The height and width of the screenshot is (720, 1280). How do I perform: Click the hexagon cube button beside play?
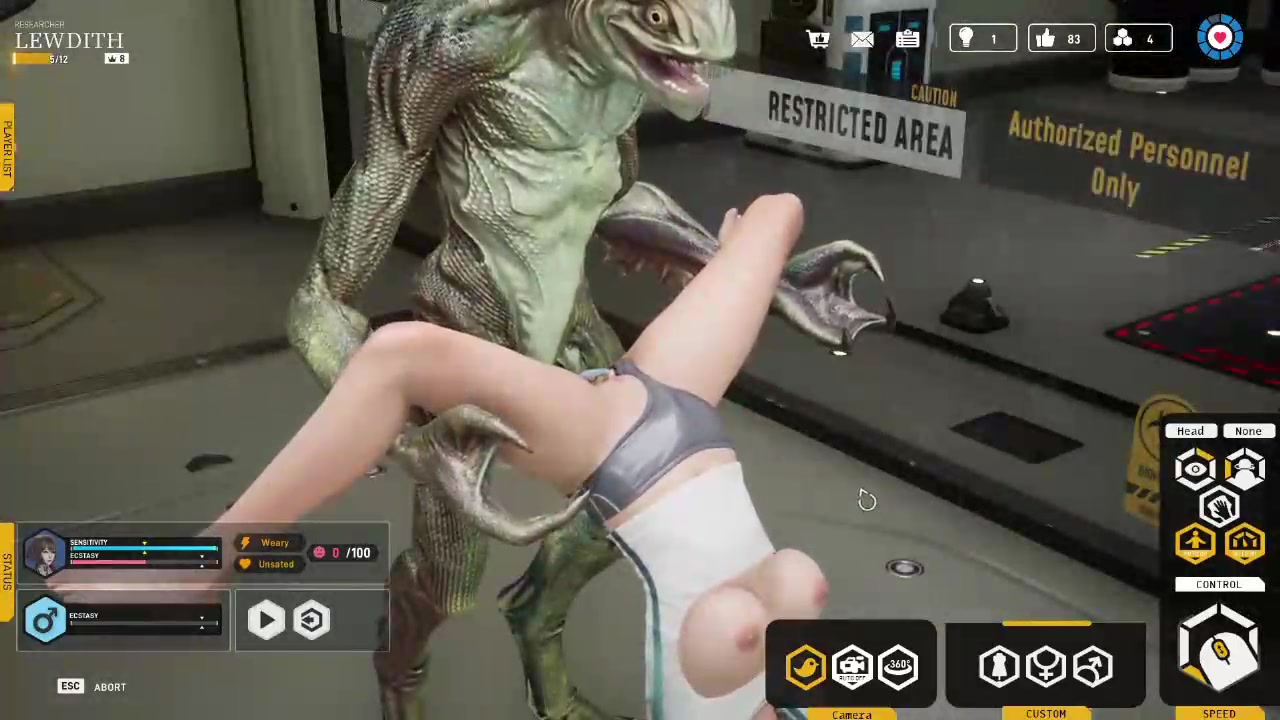[312, 620]
